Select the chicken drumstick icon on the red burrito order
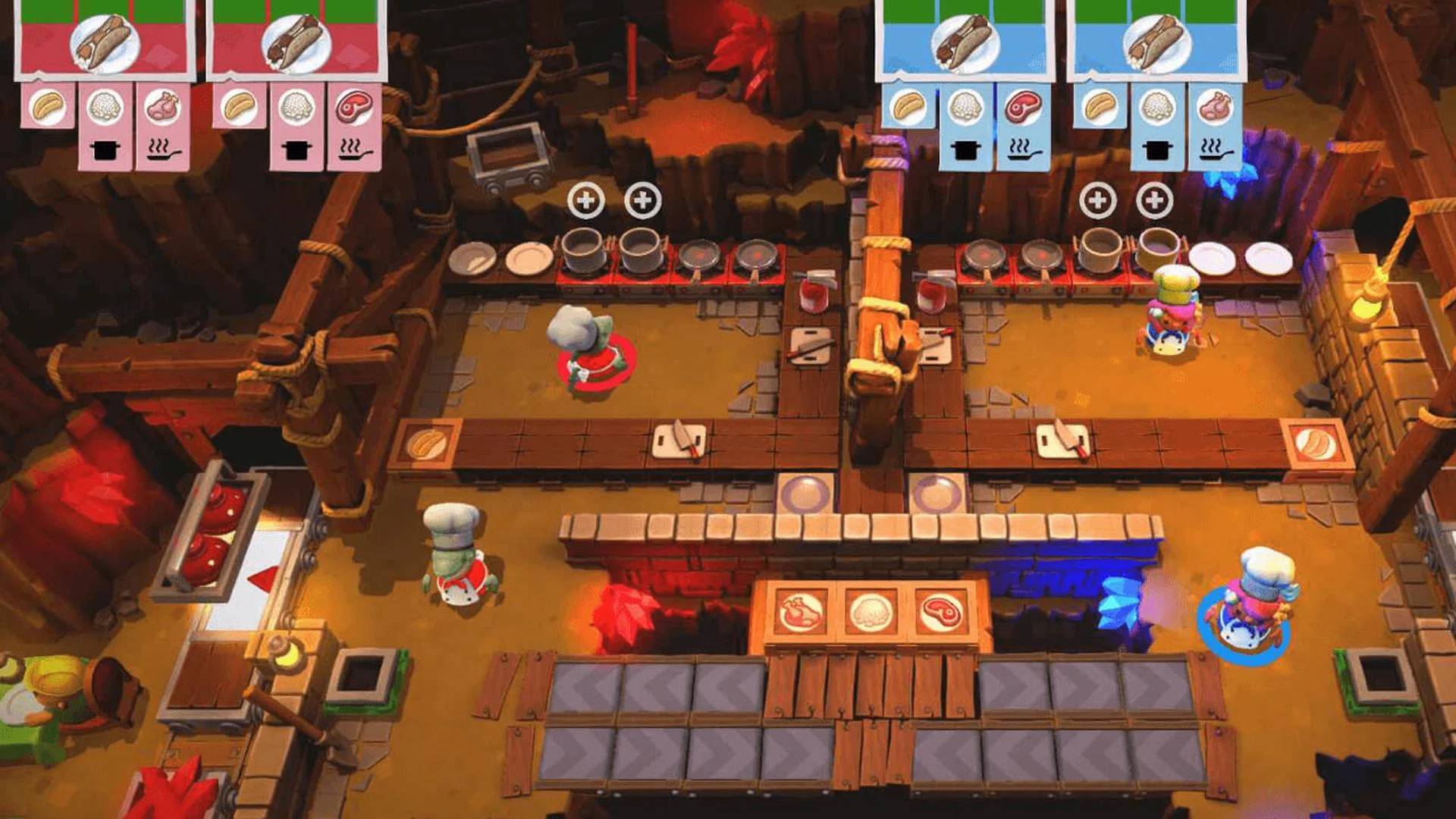Viewport: 1456px width, 819px height. [x=163, y=106]
